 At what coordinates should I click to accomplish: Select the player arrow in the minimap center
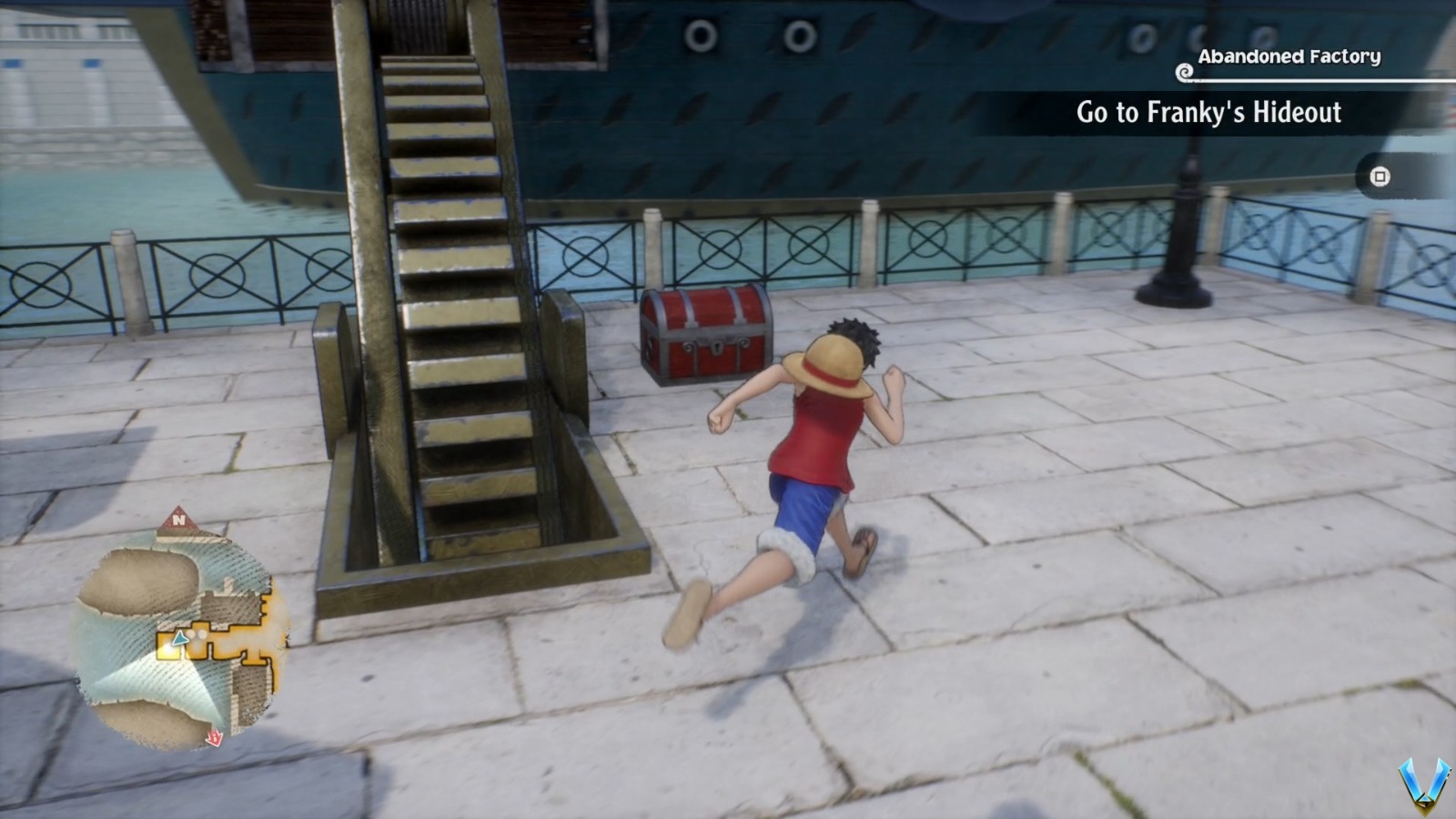point(178,639)
